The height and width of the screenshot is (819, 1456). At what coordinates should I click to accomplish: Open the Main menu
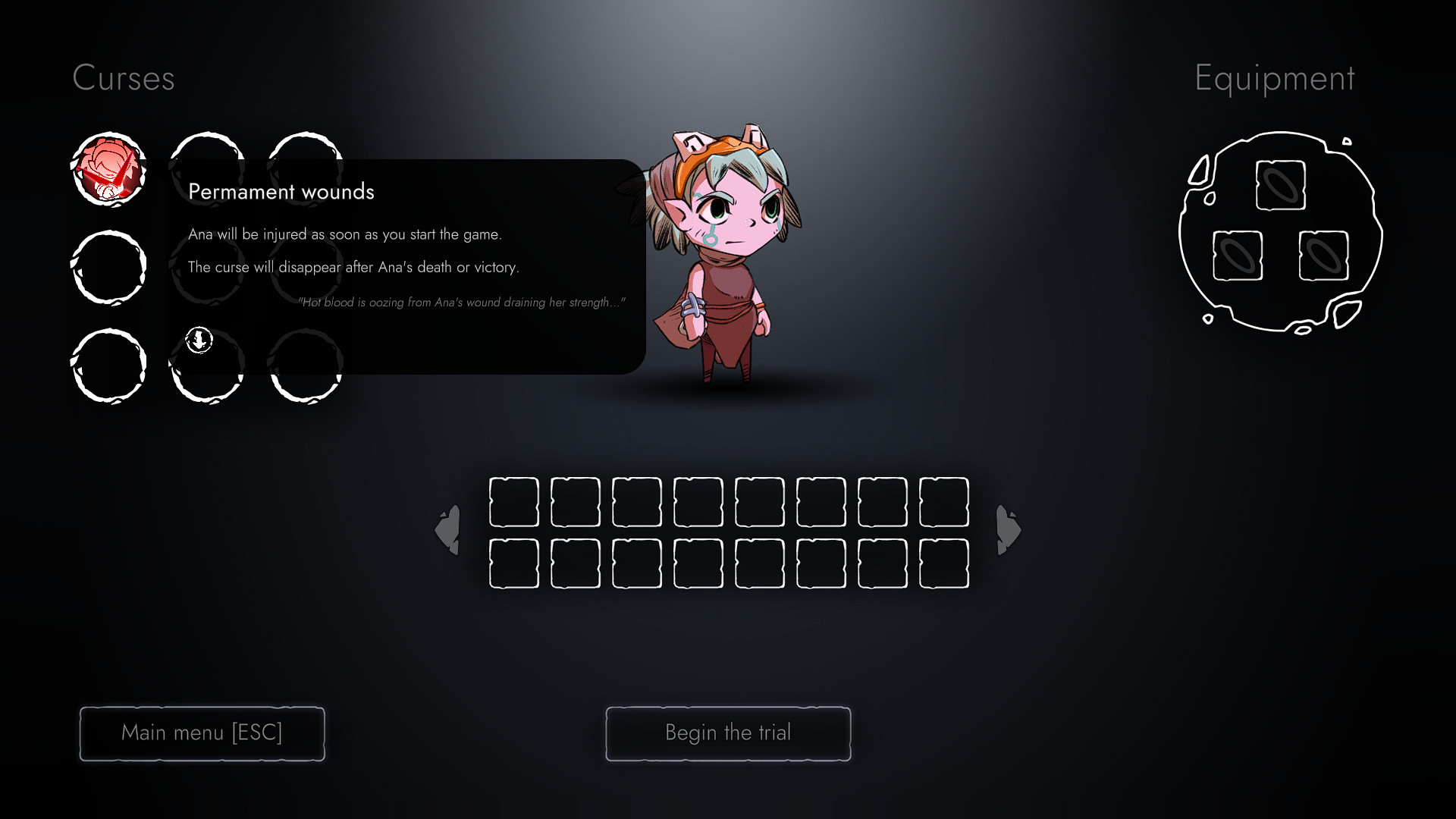202,733
